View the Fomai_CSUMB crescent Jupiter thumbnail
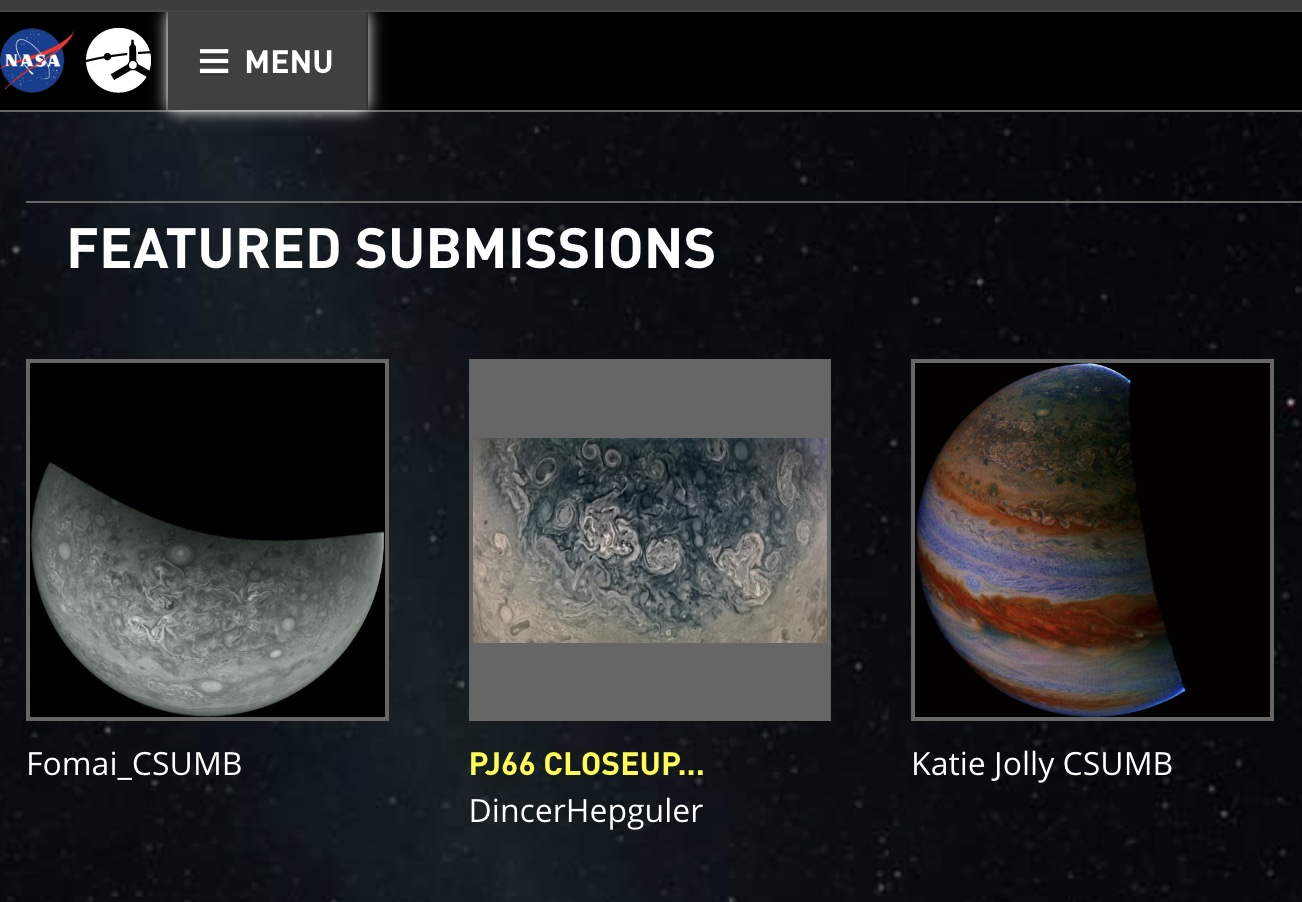The width and height of the screenshot is (1302, 902). pyautogui.click(x=207, y=539)
